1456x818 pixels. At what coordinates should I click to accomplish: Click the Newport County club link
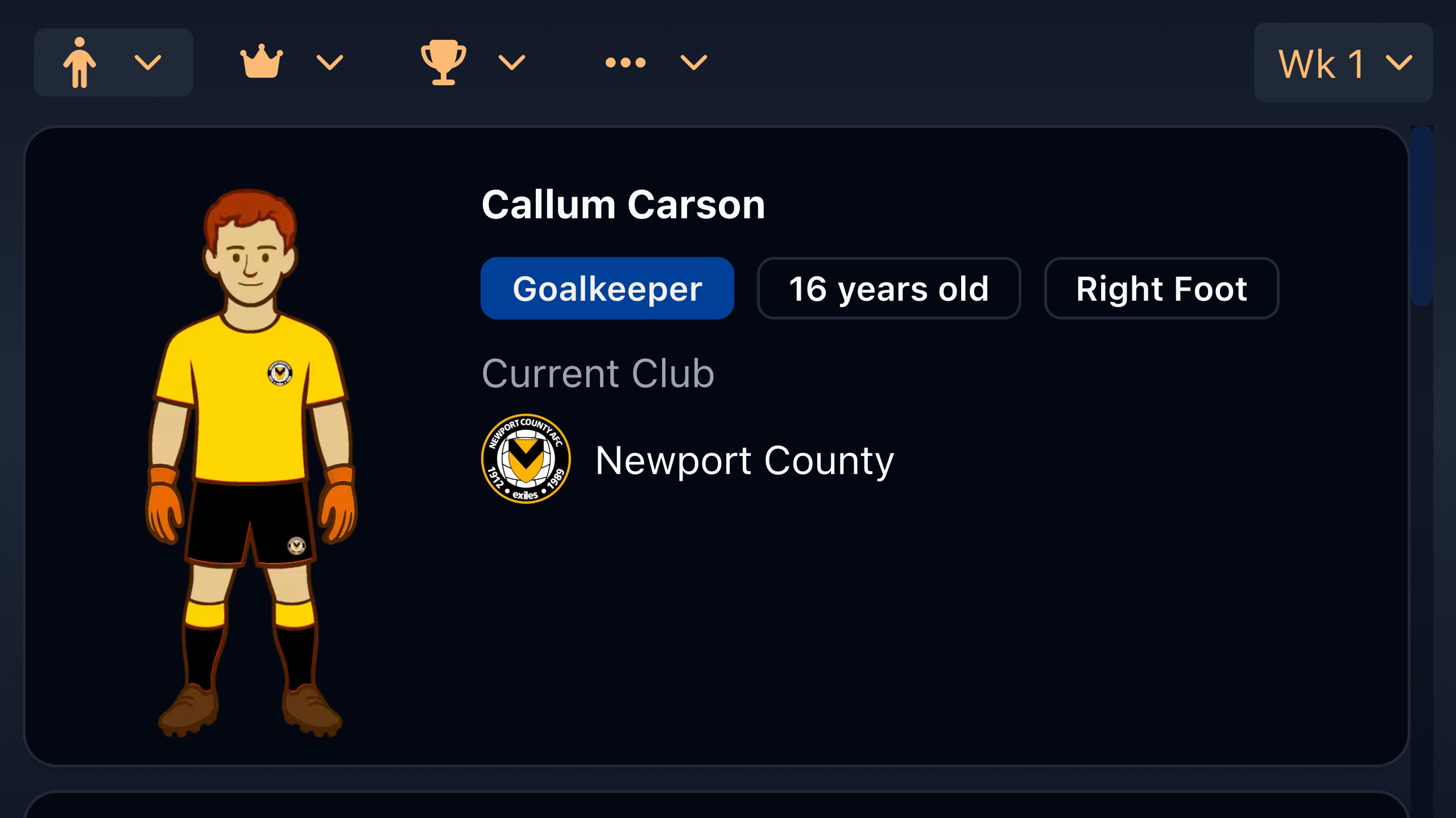point(744,460)
